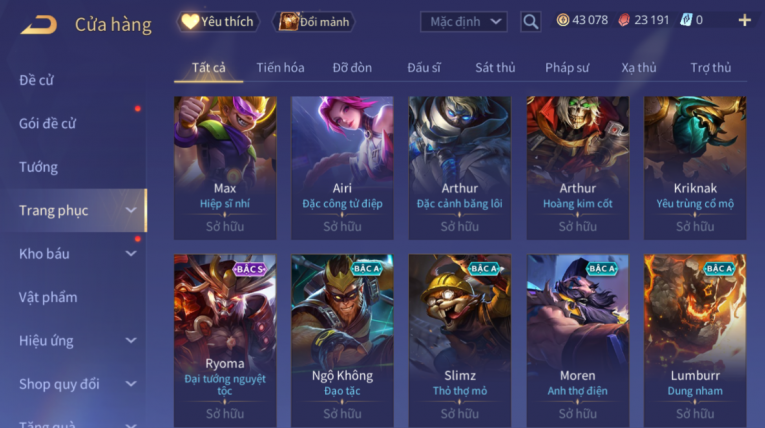Open the Đổi mảnh exchange
765x428 pixels.
[314, 21]
